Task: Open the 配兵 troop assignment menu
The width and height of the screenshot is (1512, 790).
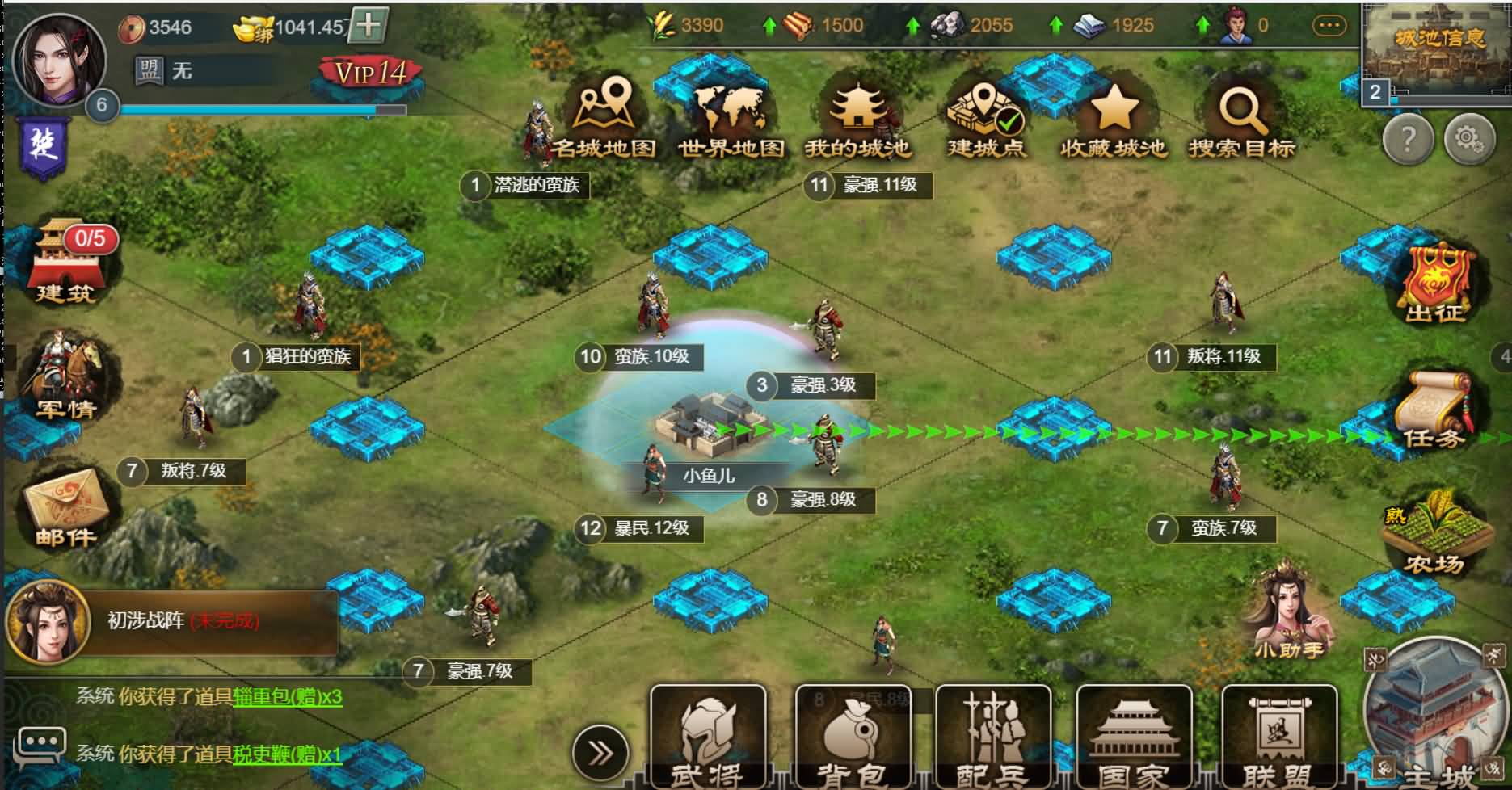Action: coord(993,737)
